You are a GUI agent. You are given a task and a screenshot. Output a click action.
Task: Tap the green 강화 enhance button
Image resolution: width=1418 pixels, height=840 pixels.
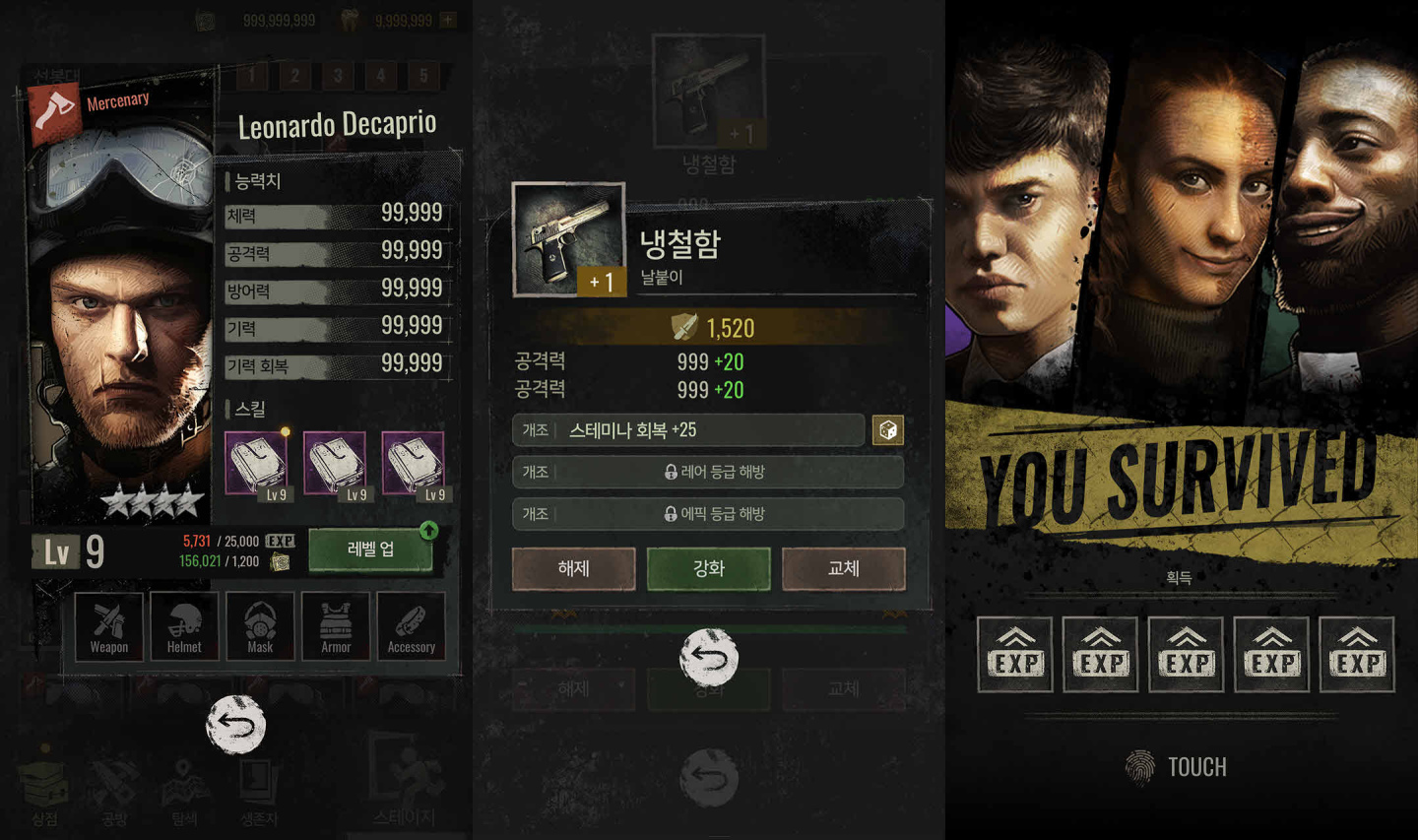click(708, 569)
